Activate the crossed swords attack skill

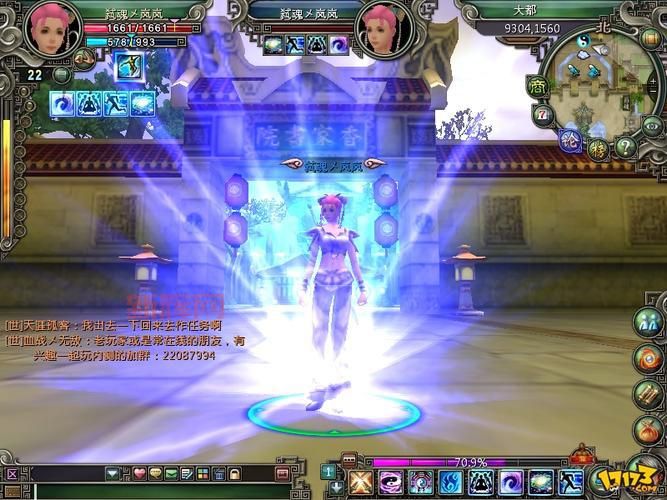pyautogui.click(x=362, y=483)
